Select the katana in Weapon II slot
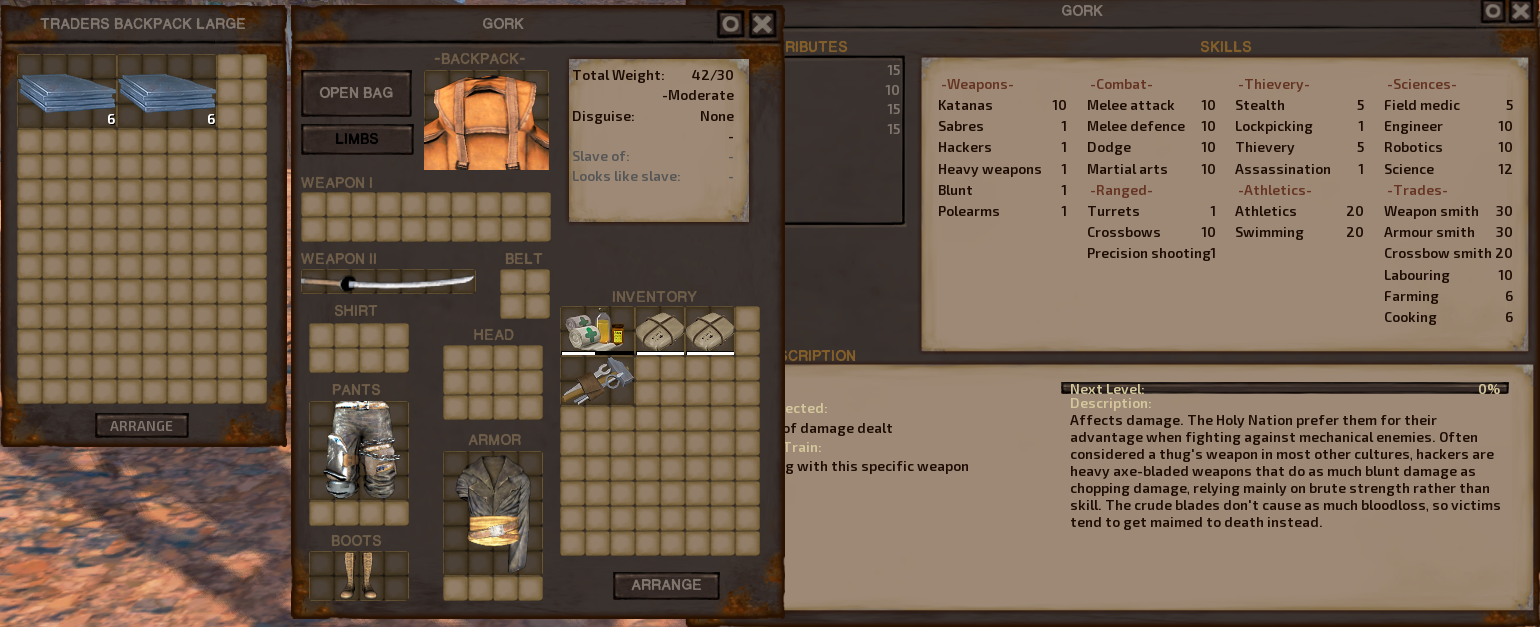This screenshot has height=627, width=1540. tap(388, 282)
